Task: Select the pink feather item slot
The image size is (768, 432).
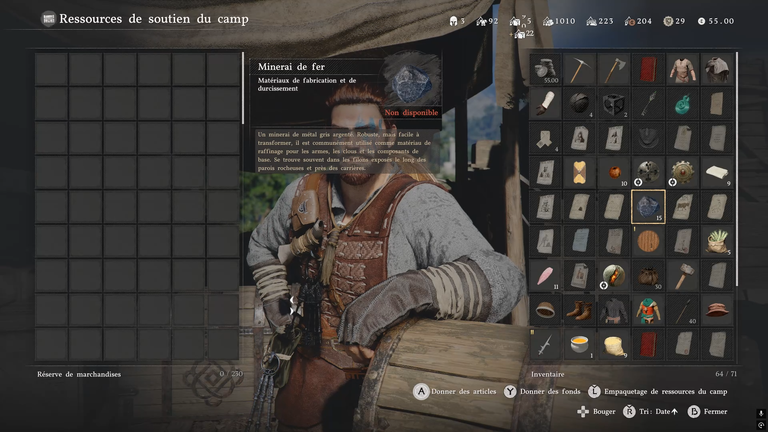Action: tap(546, 276)
